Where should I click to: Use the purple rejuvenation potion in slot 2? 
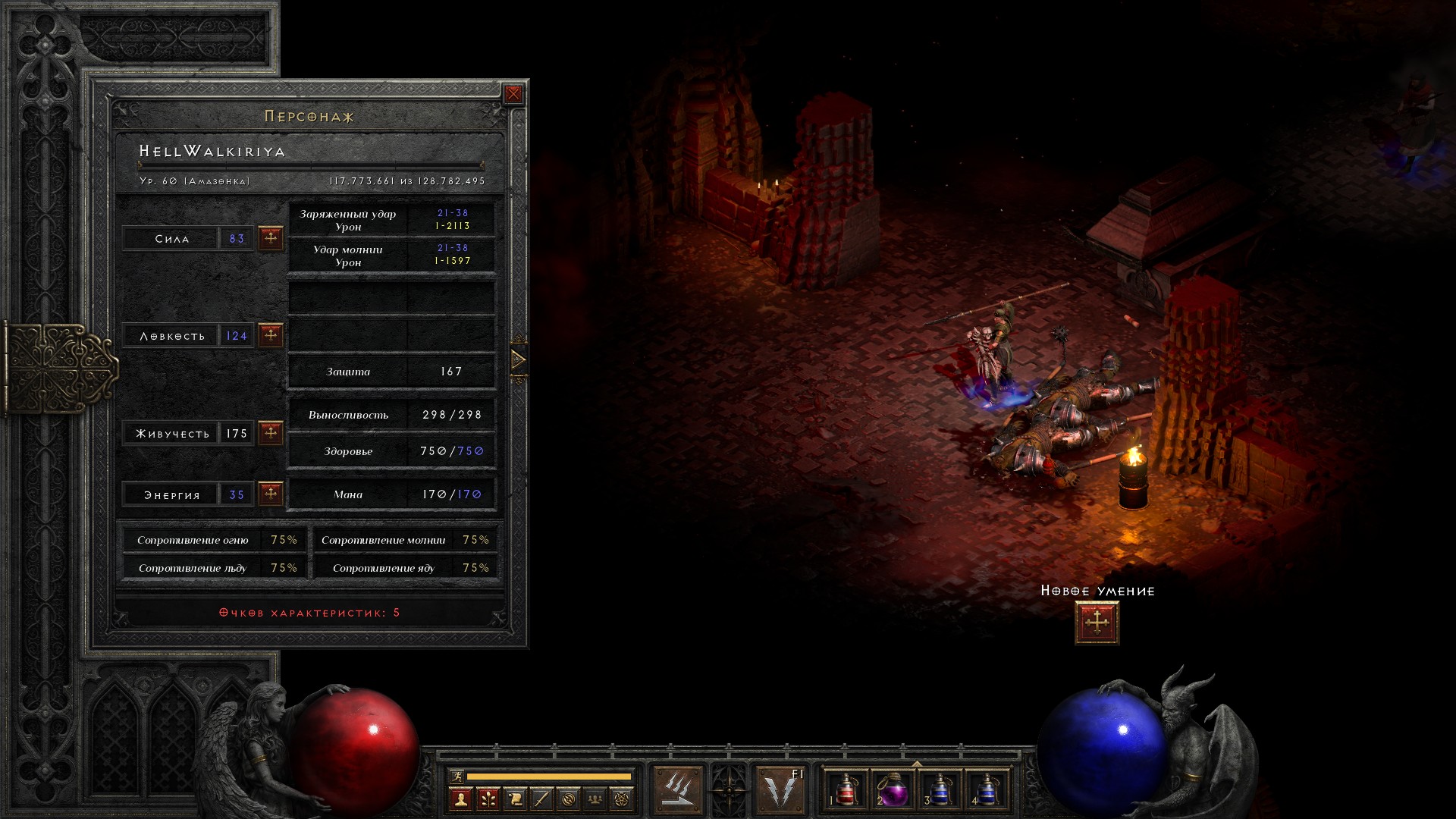pos(893,789)
